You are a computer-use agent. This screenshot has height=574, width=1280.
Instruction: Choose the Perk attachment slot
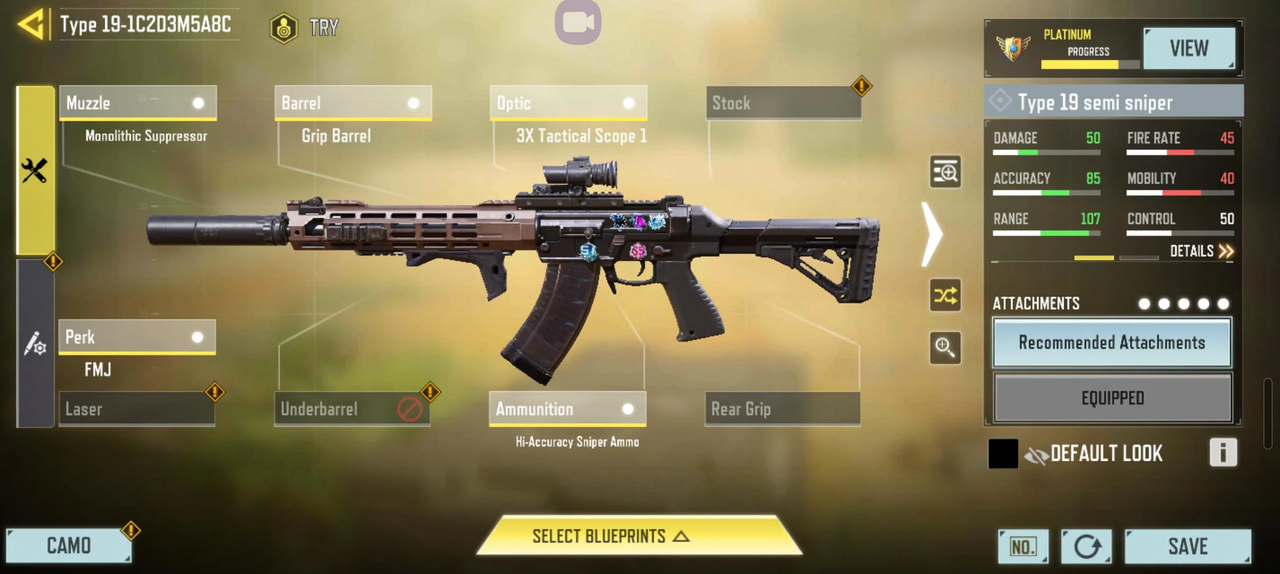tap(137, 338)
